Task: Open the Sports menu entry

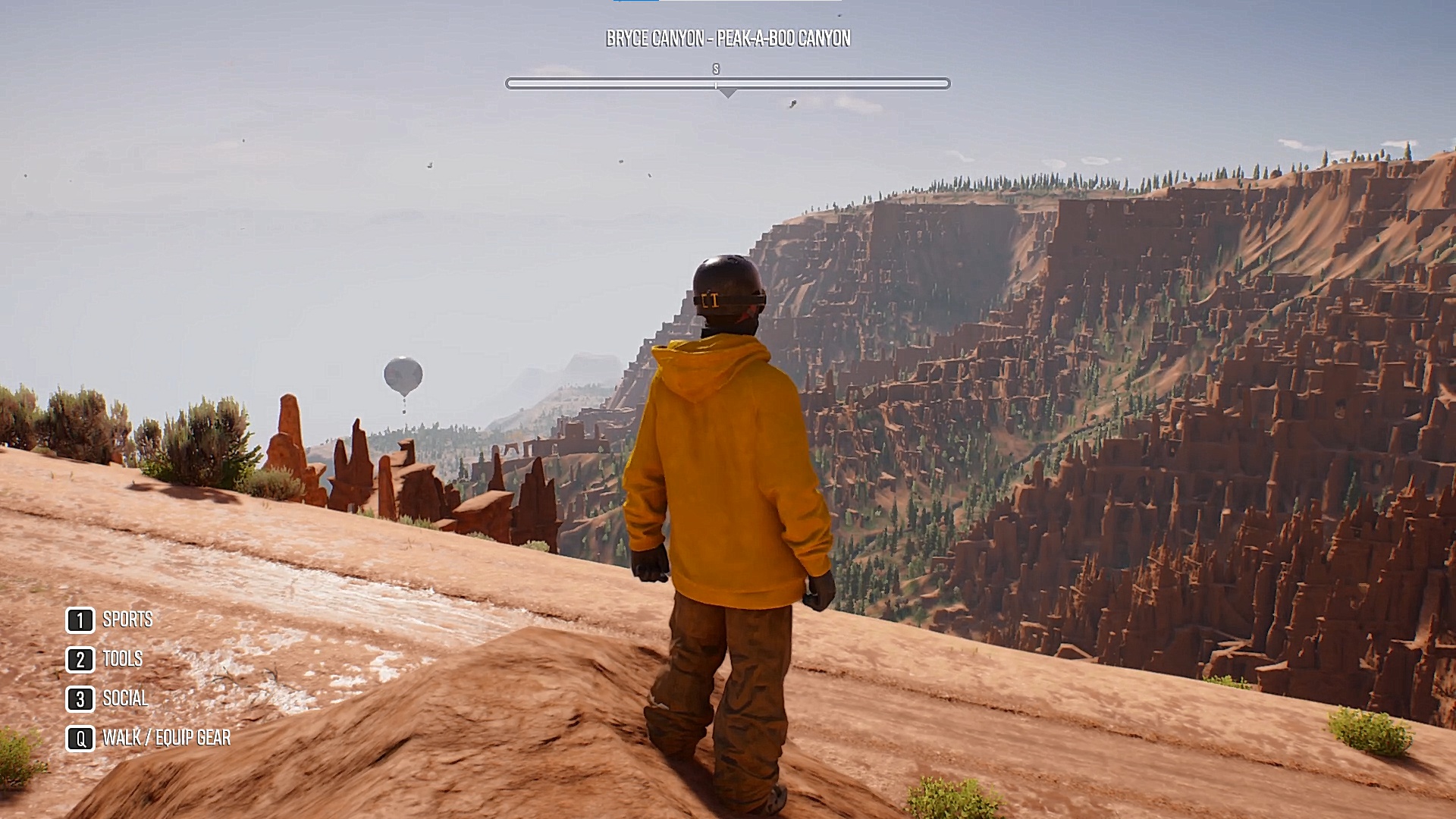Action: [127, 620]
